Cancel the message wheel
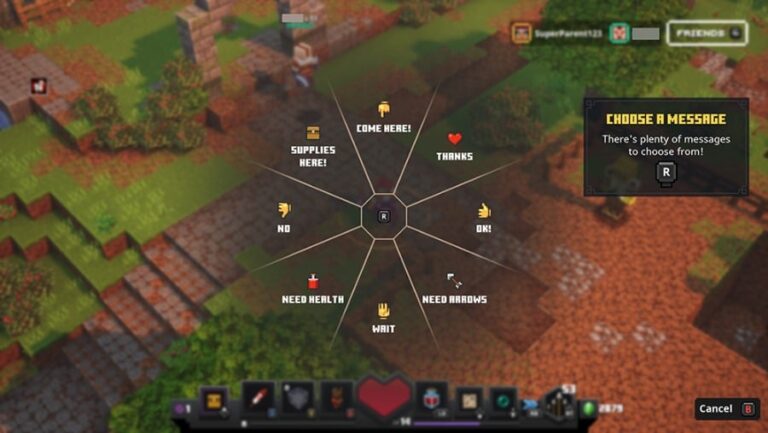The height and width of the screenshot is (433, 768). [x=727, y=408]
